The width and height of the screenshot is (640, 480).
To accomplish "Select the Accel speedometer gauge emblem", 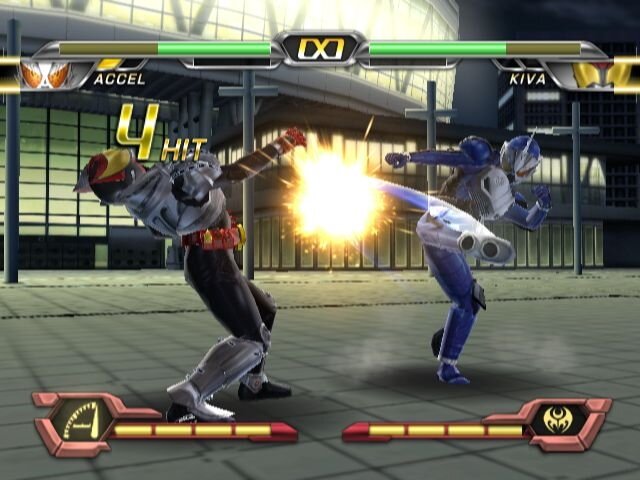I will (84, 420).
